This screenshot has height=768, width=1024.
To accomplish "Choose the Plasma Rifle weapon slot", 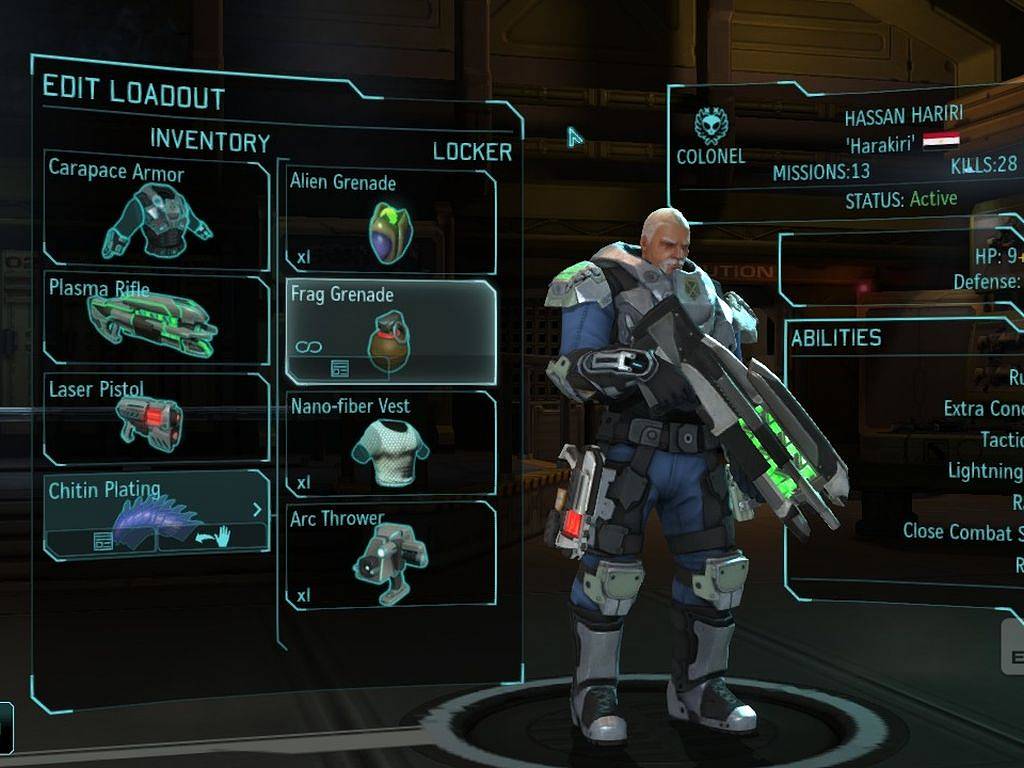I will coord(156,319).
